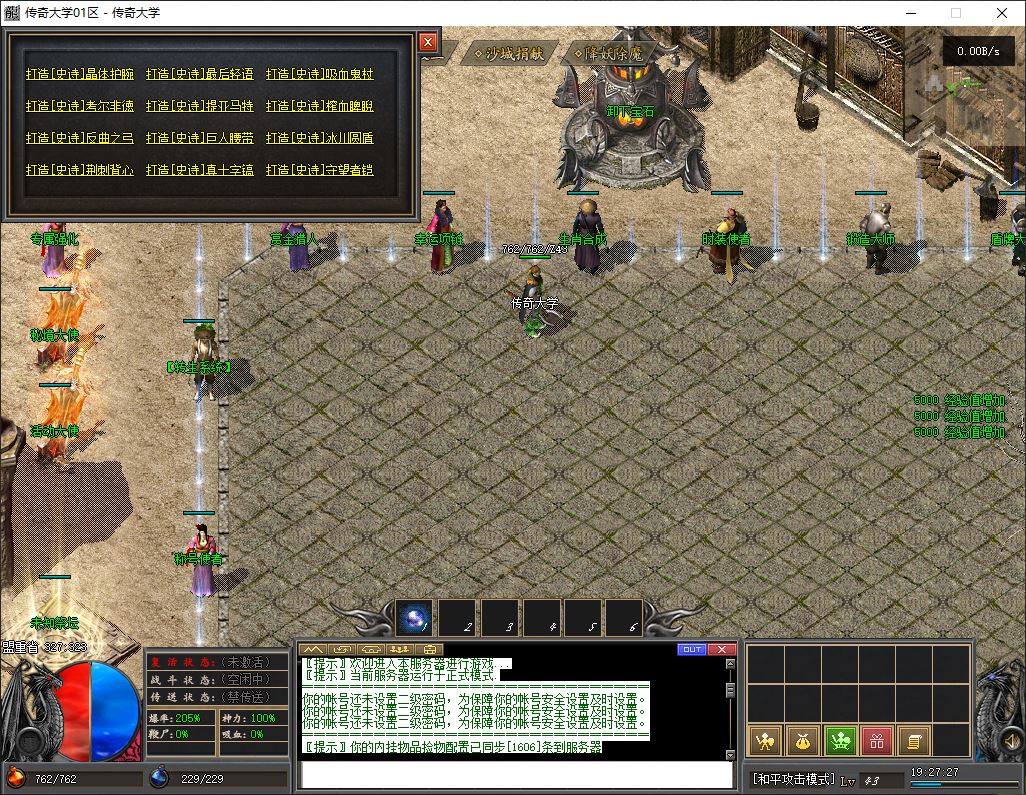Image resolution: width=1026 pixels, height=795 pixels.
Task: Click the blue OUT button on chat window
Action: point(691,650)
